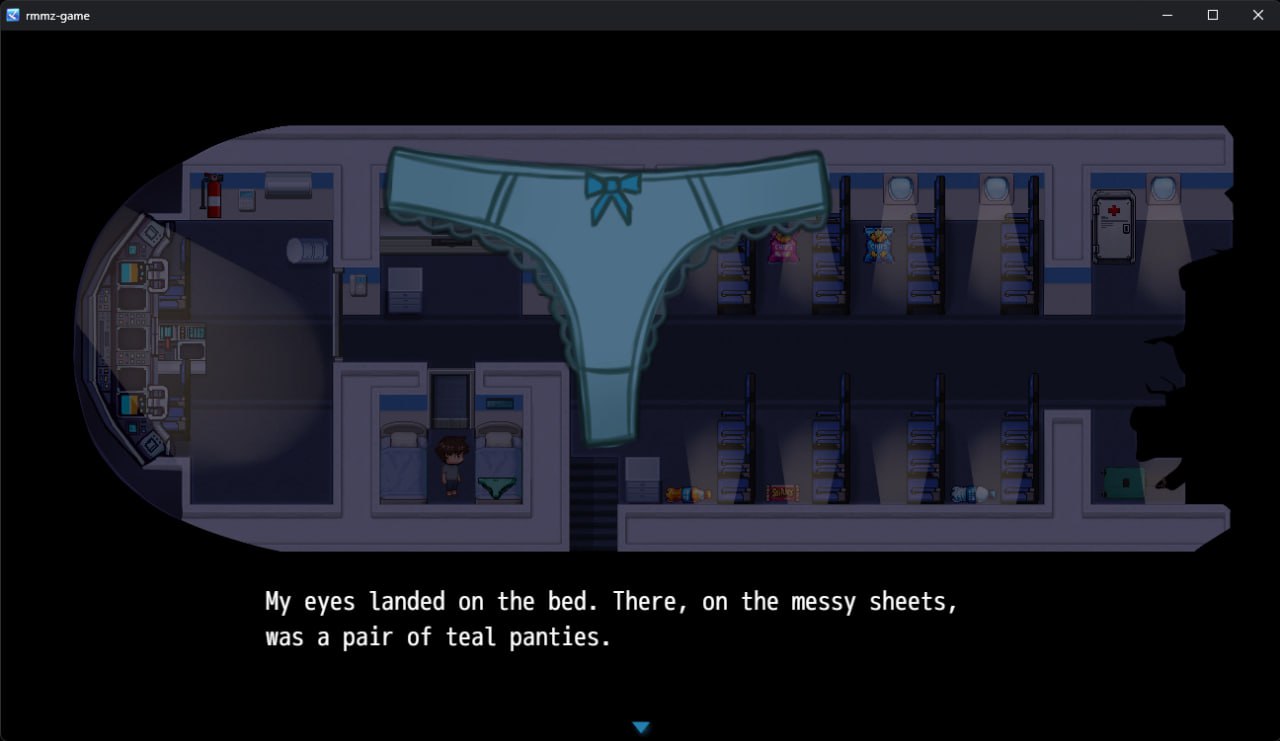The height and width of the screenshot is (741, 1280).
Task: Maximize the game window
Action: pyautogui.click(x=1212, y=15)
